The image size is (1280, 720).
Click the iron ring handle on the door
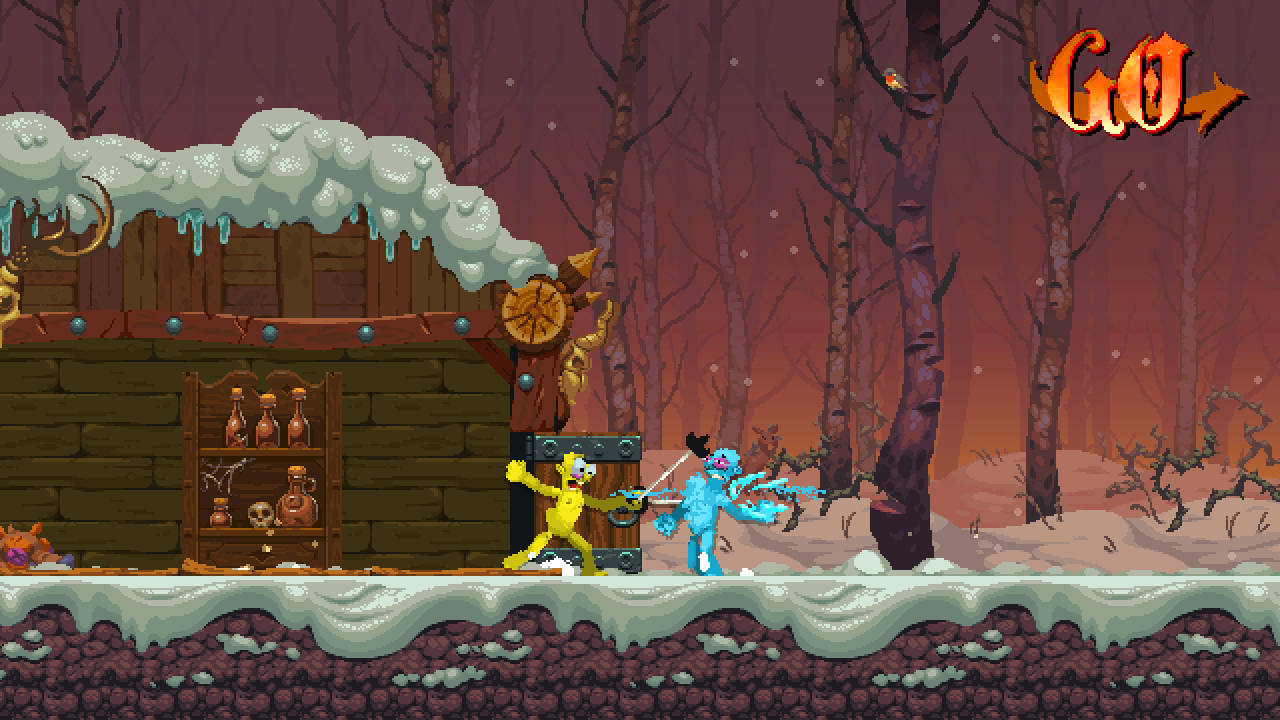[622, 517]
